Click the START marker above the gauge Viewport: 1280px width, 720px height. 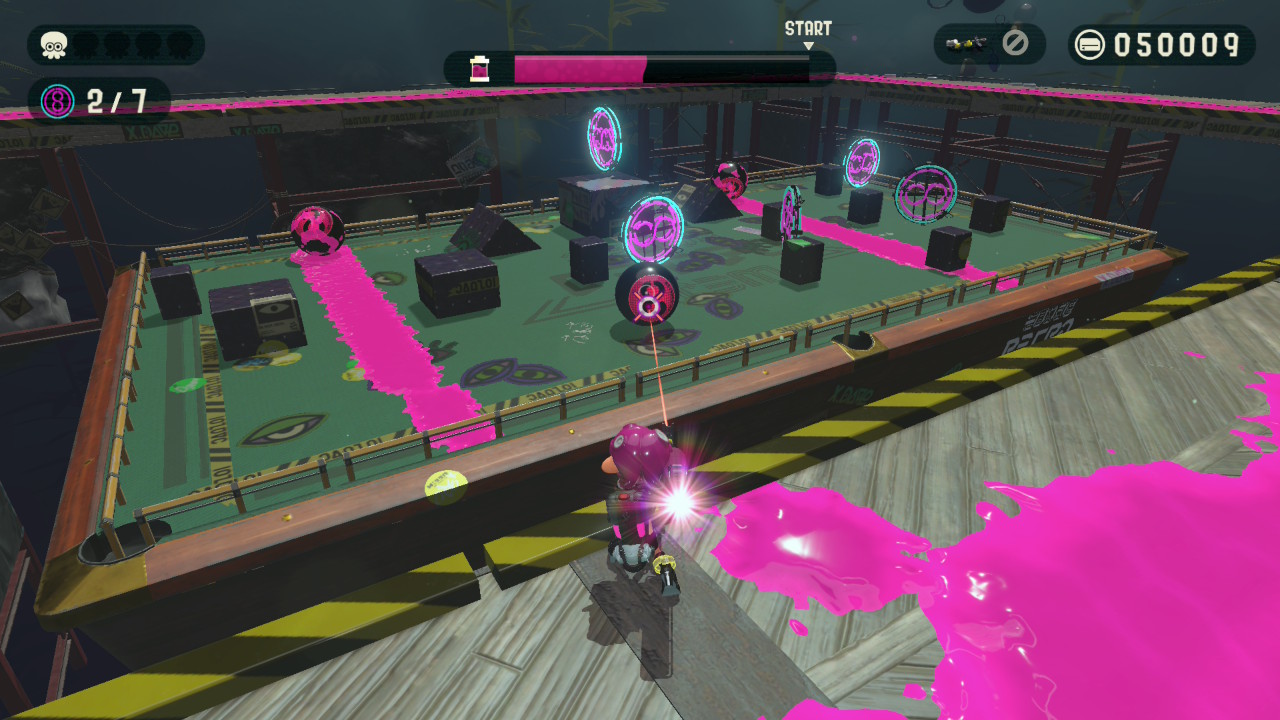808,30
